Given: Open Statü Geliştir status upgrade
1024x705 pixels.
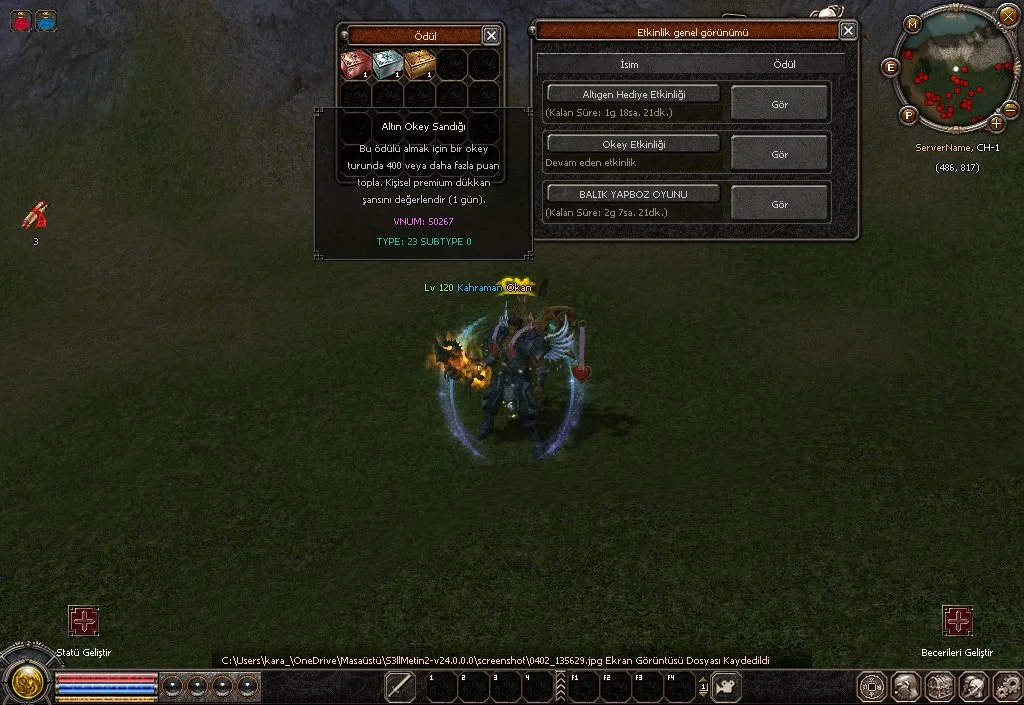Looking at the screenshot, I should [84, 621].
